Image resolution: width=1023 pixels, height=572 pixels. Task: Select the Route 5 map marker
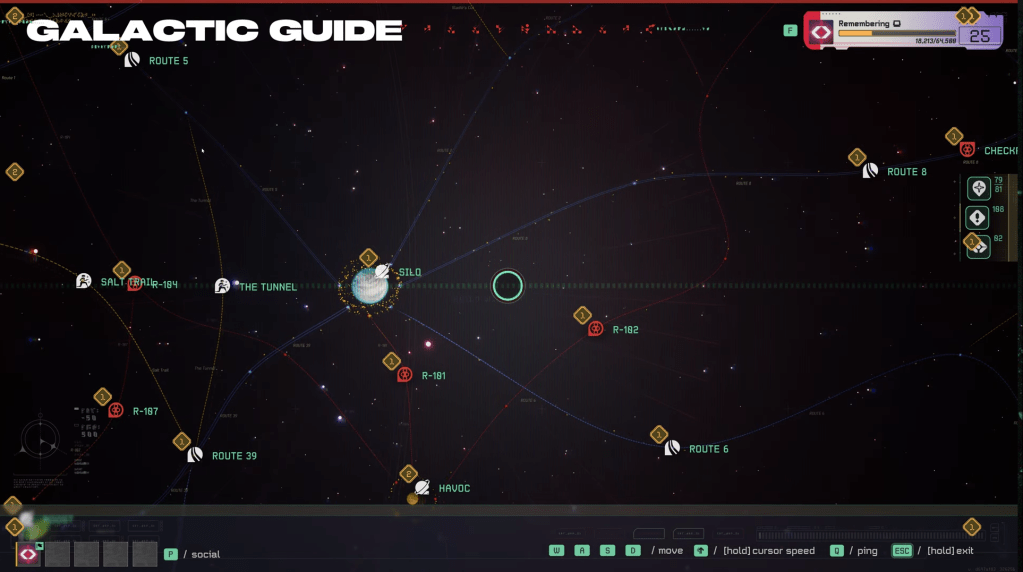132,60
